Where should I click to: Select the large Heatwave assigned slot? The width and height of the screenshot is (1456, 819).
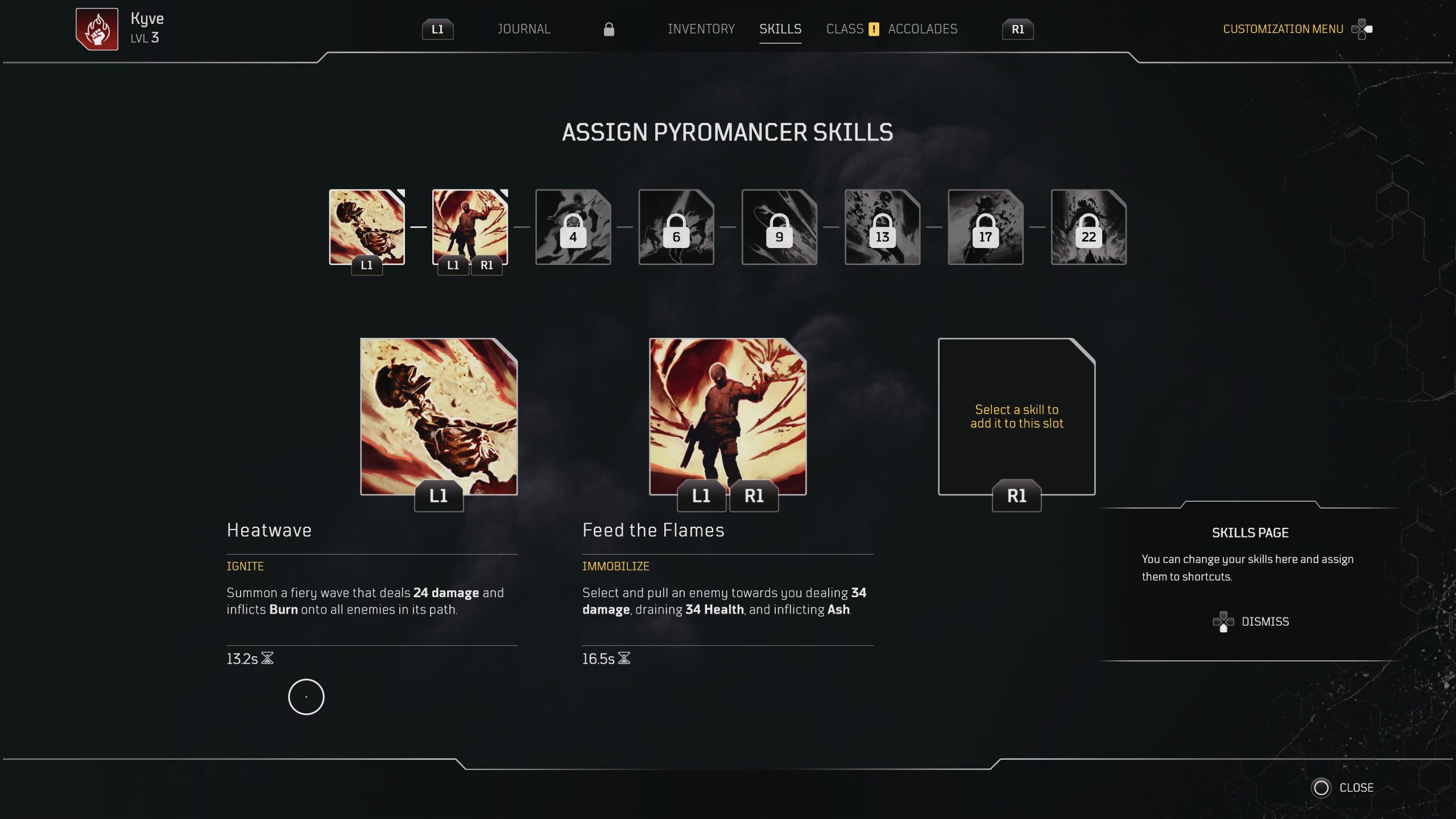(439, 416)
